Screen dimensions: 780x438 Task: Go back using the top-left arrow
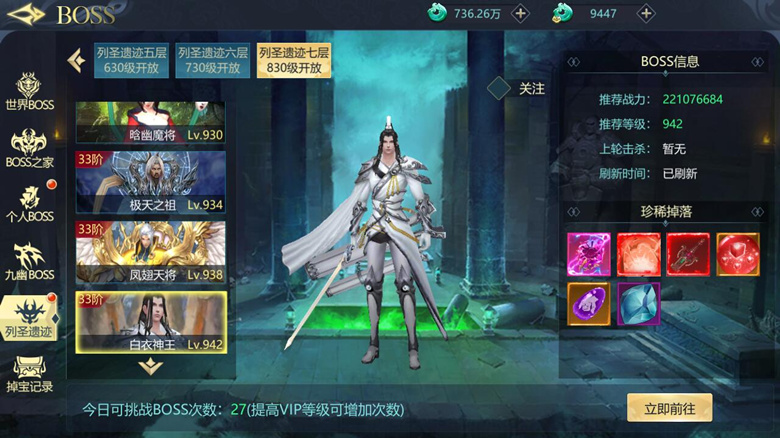[x=25, y=14]
